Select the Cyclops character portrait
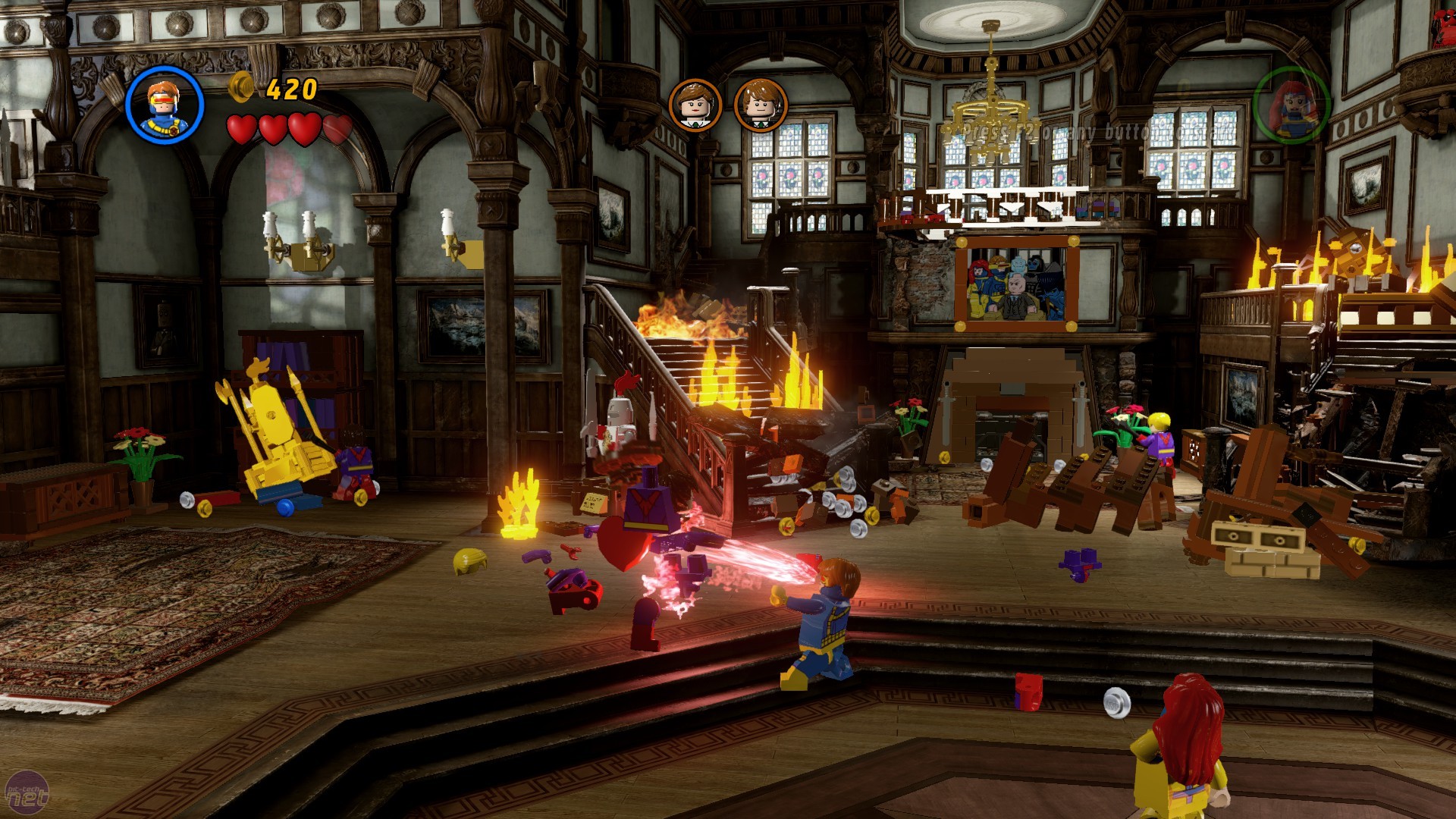1456x819 pixels. click(165, 105)
